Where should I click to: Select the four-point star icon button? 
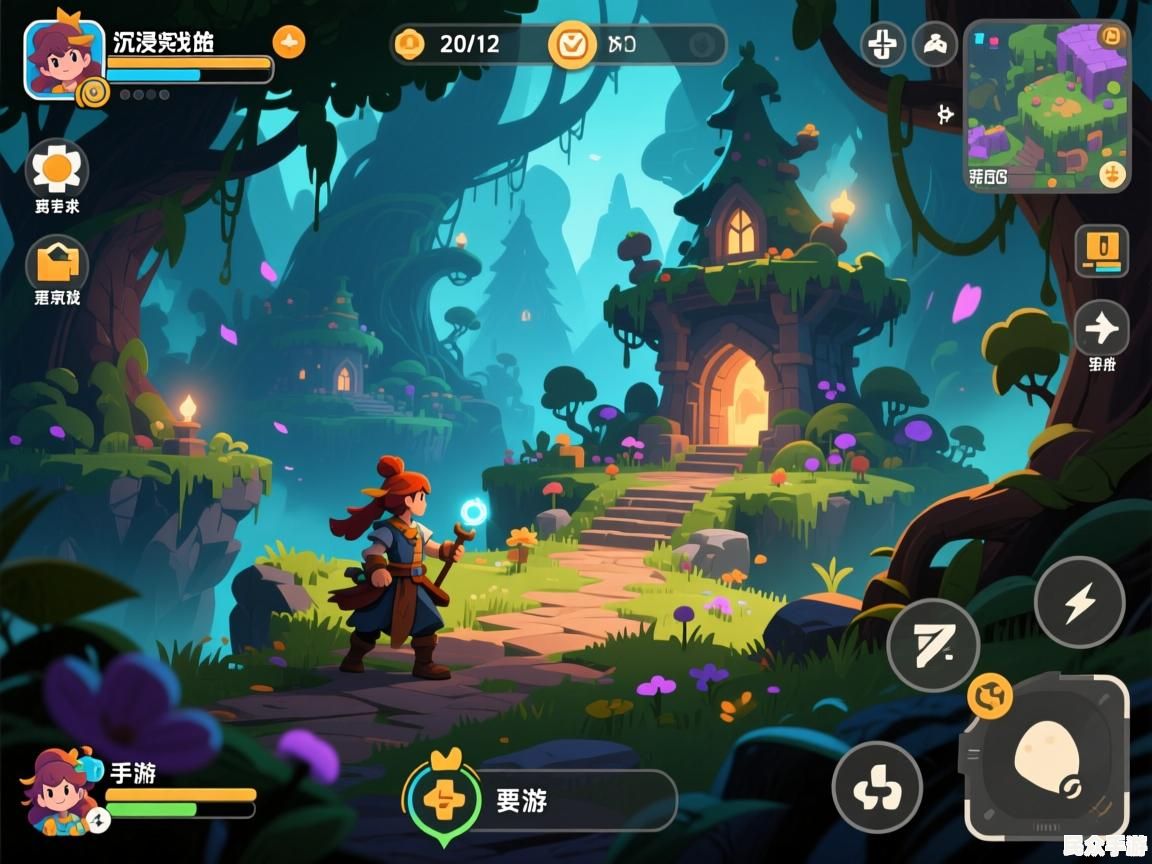[1101, 327]
